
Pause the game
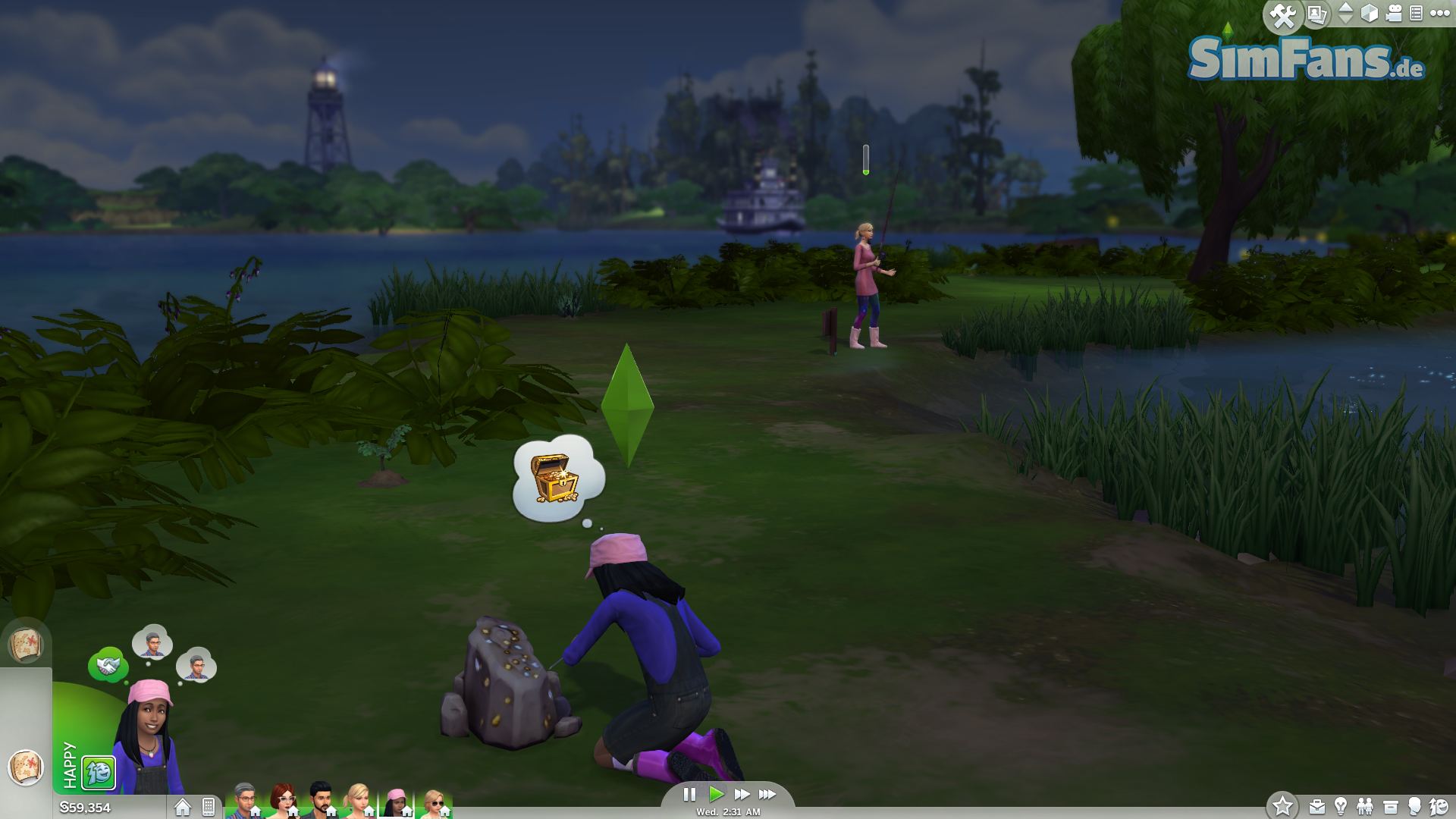(x=689, y=794)
